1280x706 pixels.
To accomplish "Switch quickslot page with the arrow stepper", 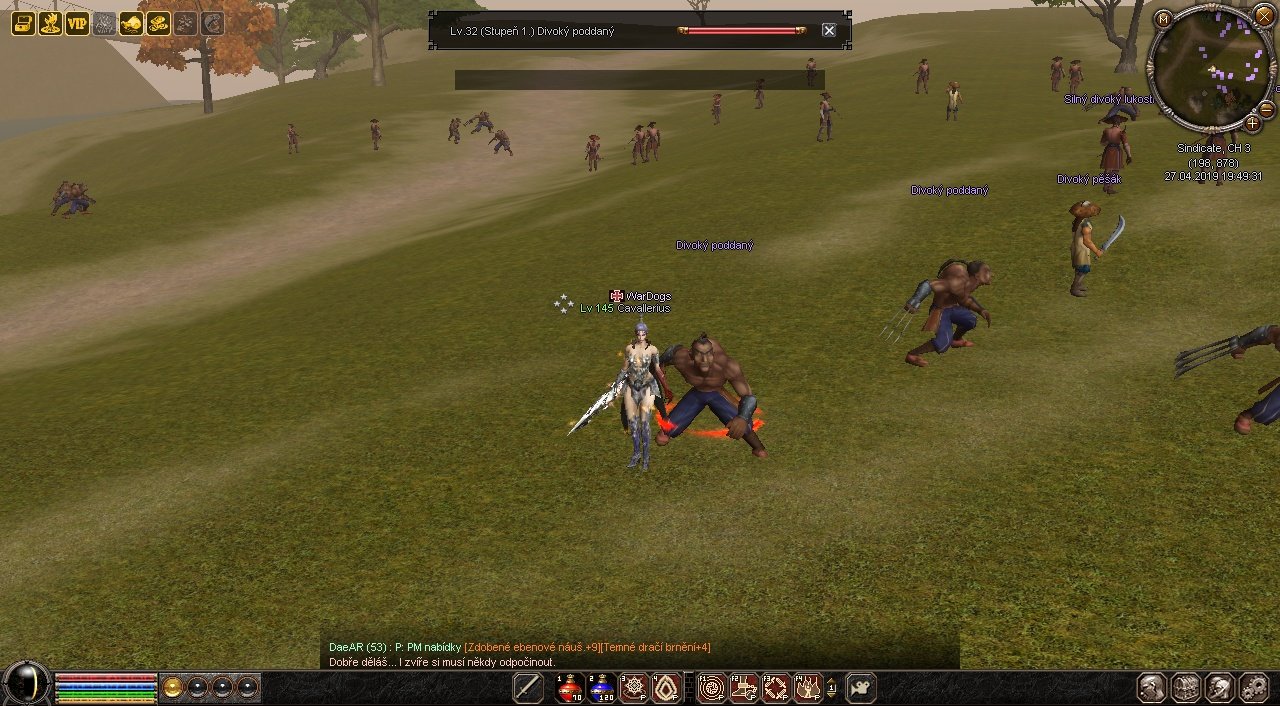I will 831,688.
